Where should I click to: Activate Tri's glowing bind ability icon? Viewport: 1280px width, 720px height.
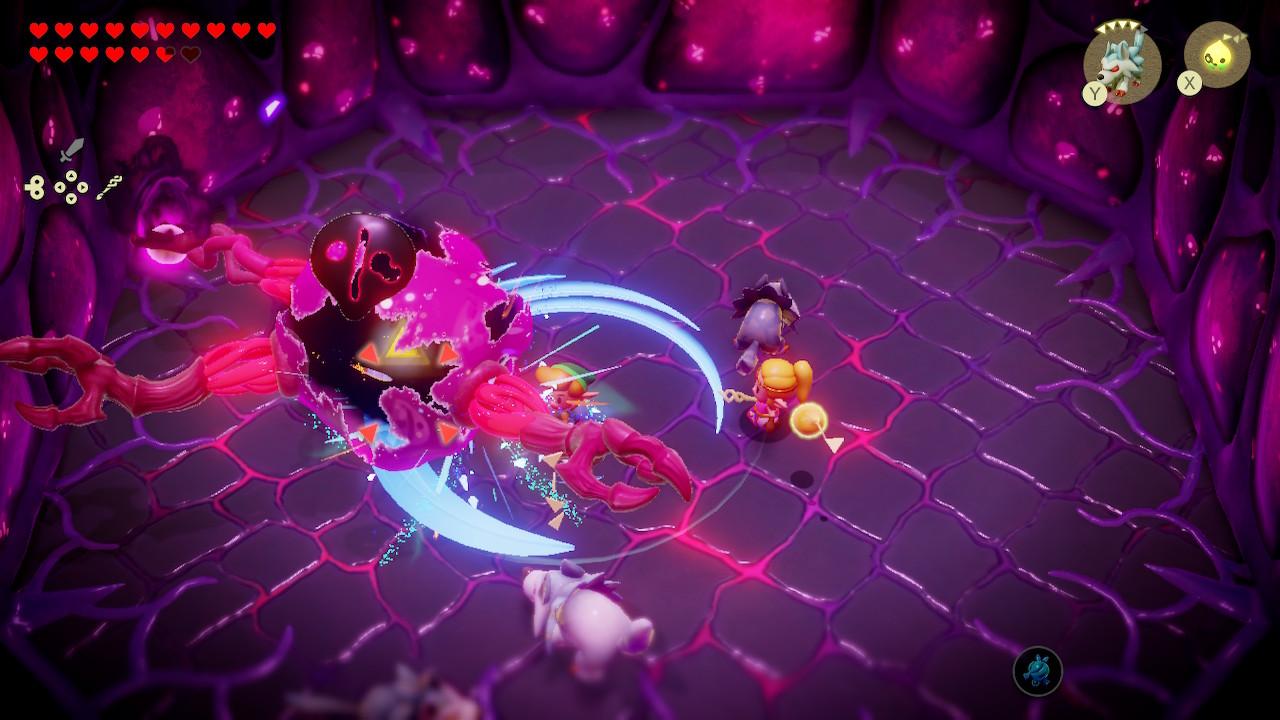pos(1217,55)
